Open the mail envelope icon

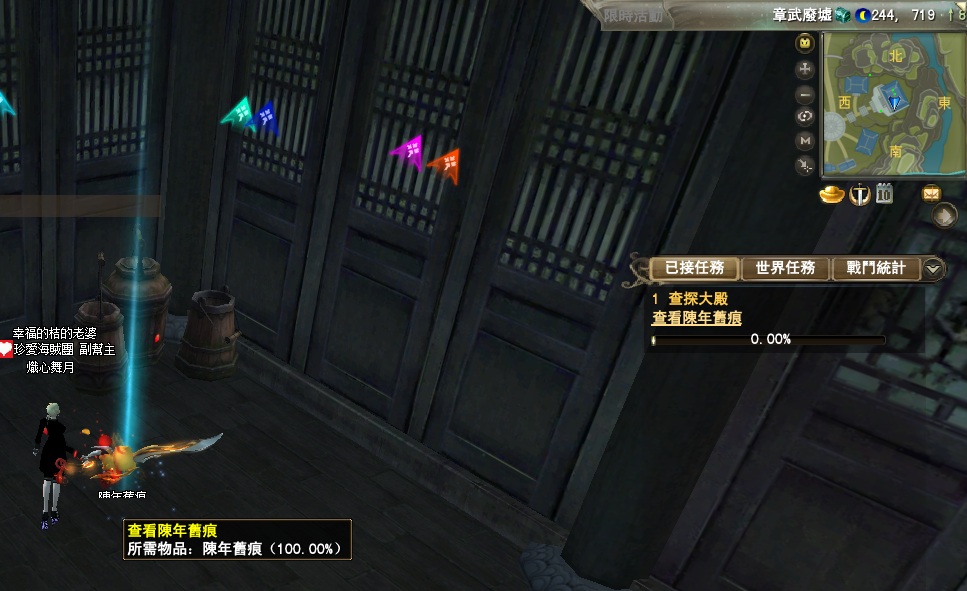[931, 194]
